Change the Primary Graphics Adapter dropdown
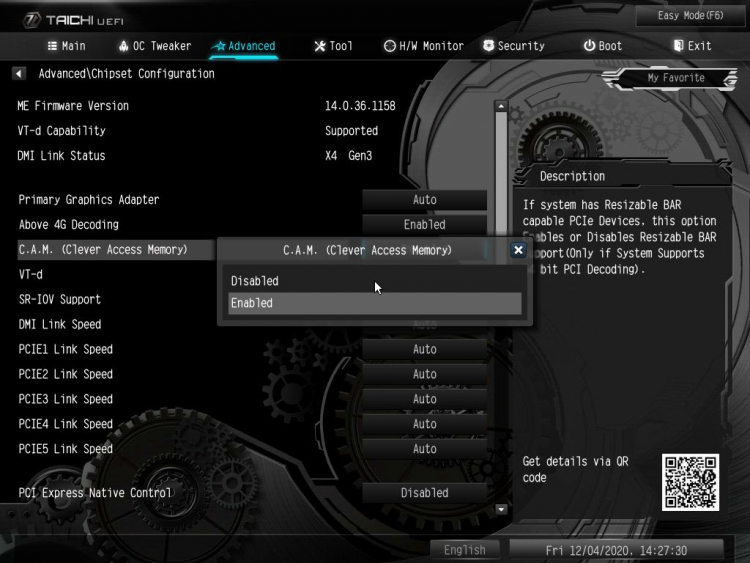 click(424, 200)
